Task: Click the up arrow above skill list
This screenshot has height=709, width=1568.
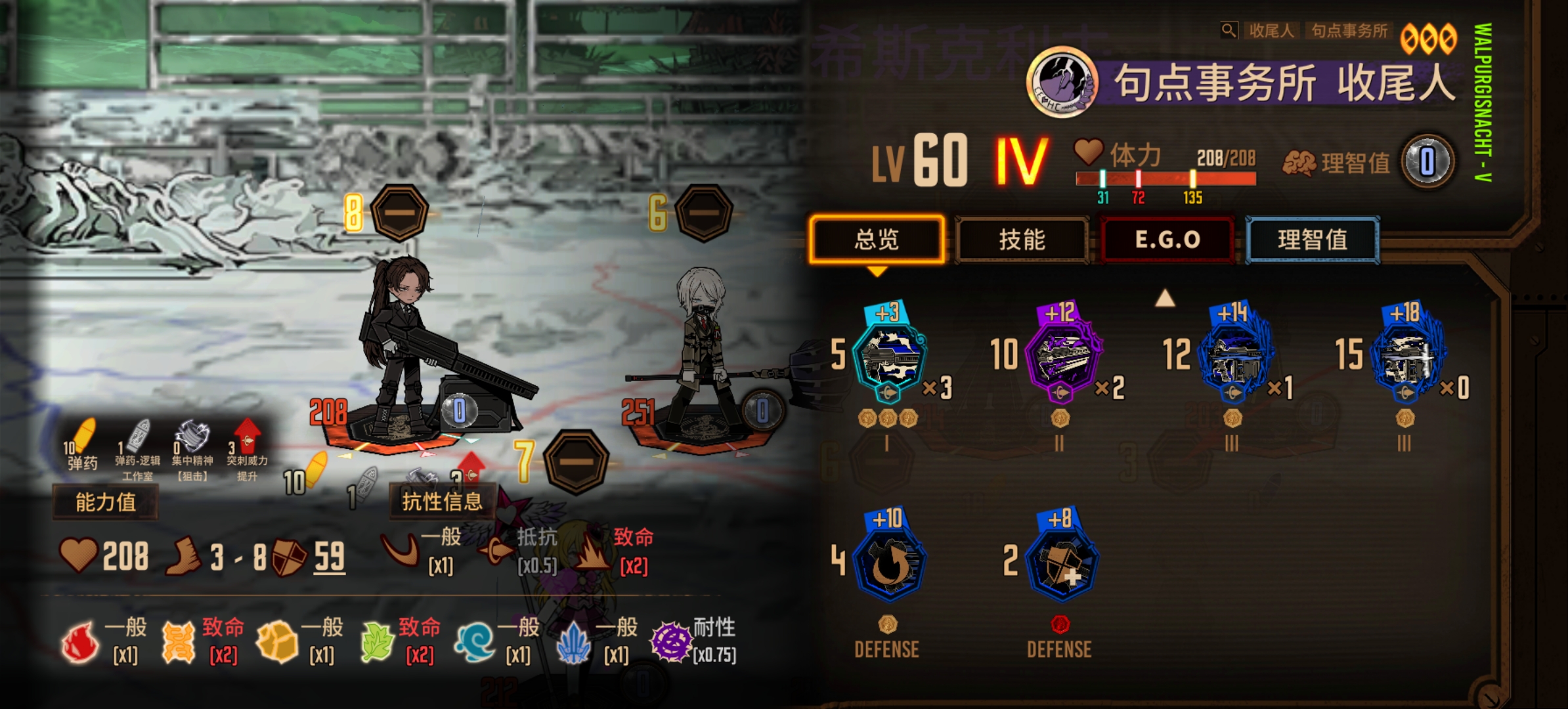Action: tap(1165, 299)
